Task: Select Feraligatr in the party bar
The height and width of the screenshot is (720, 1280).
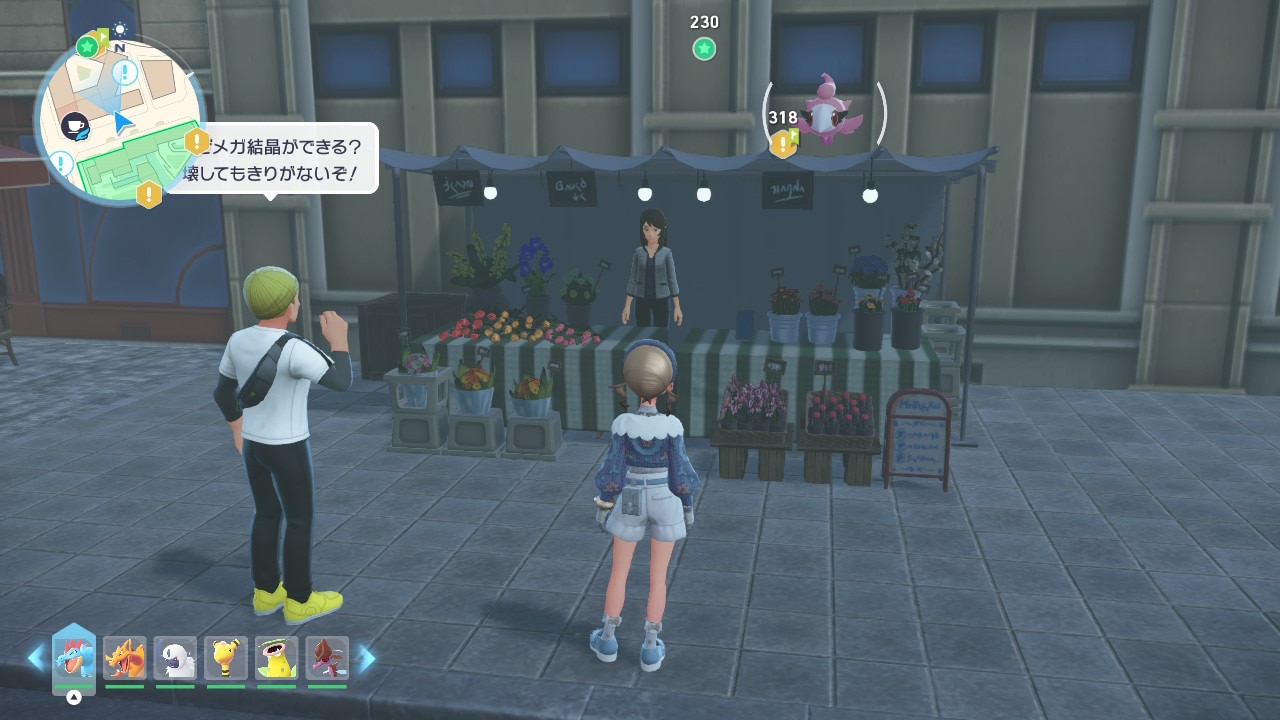Action: [x=74, y=659]
